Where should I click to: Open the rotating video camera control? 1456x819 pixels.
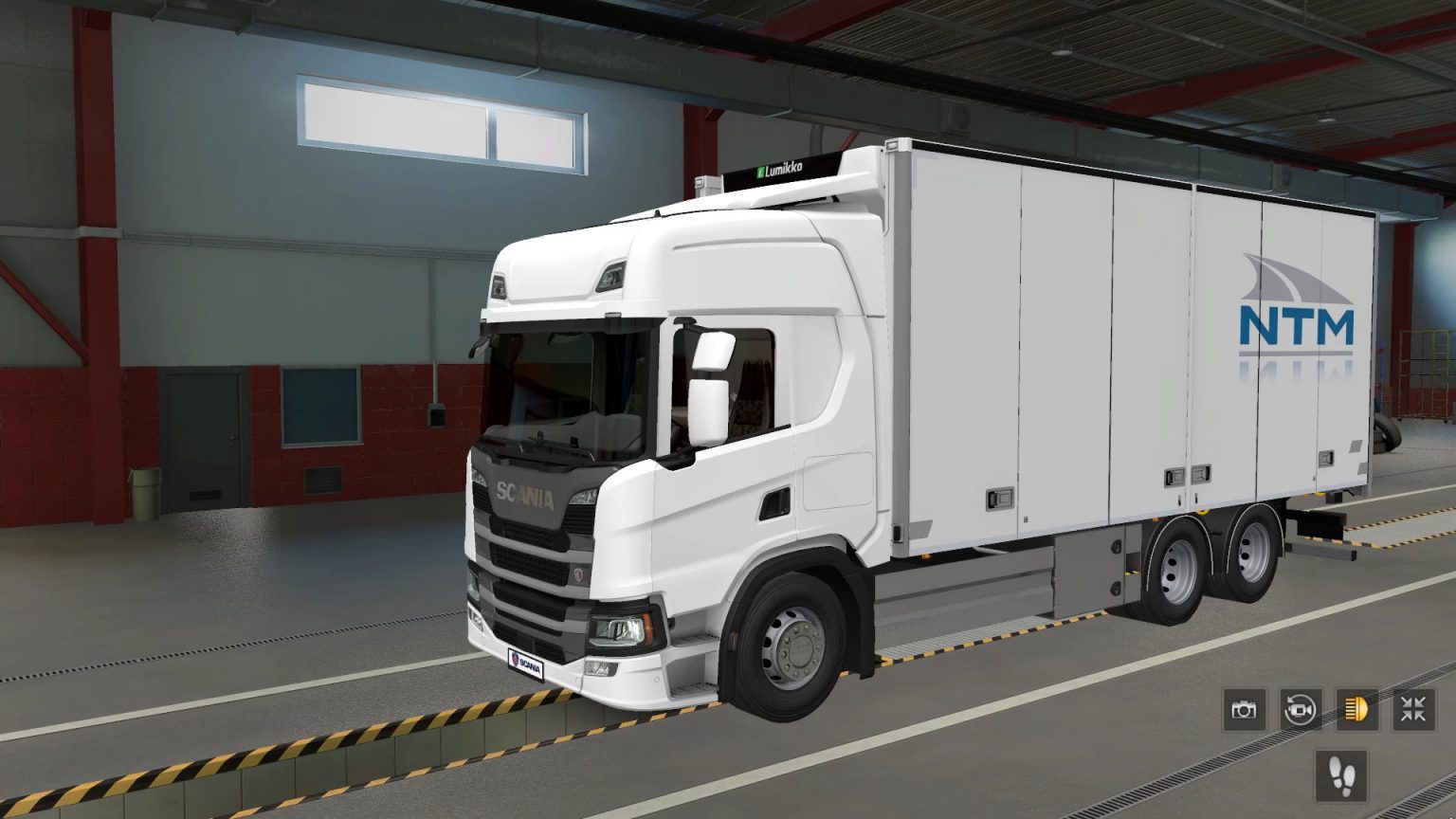(1300, 709)
